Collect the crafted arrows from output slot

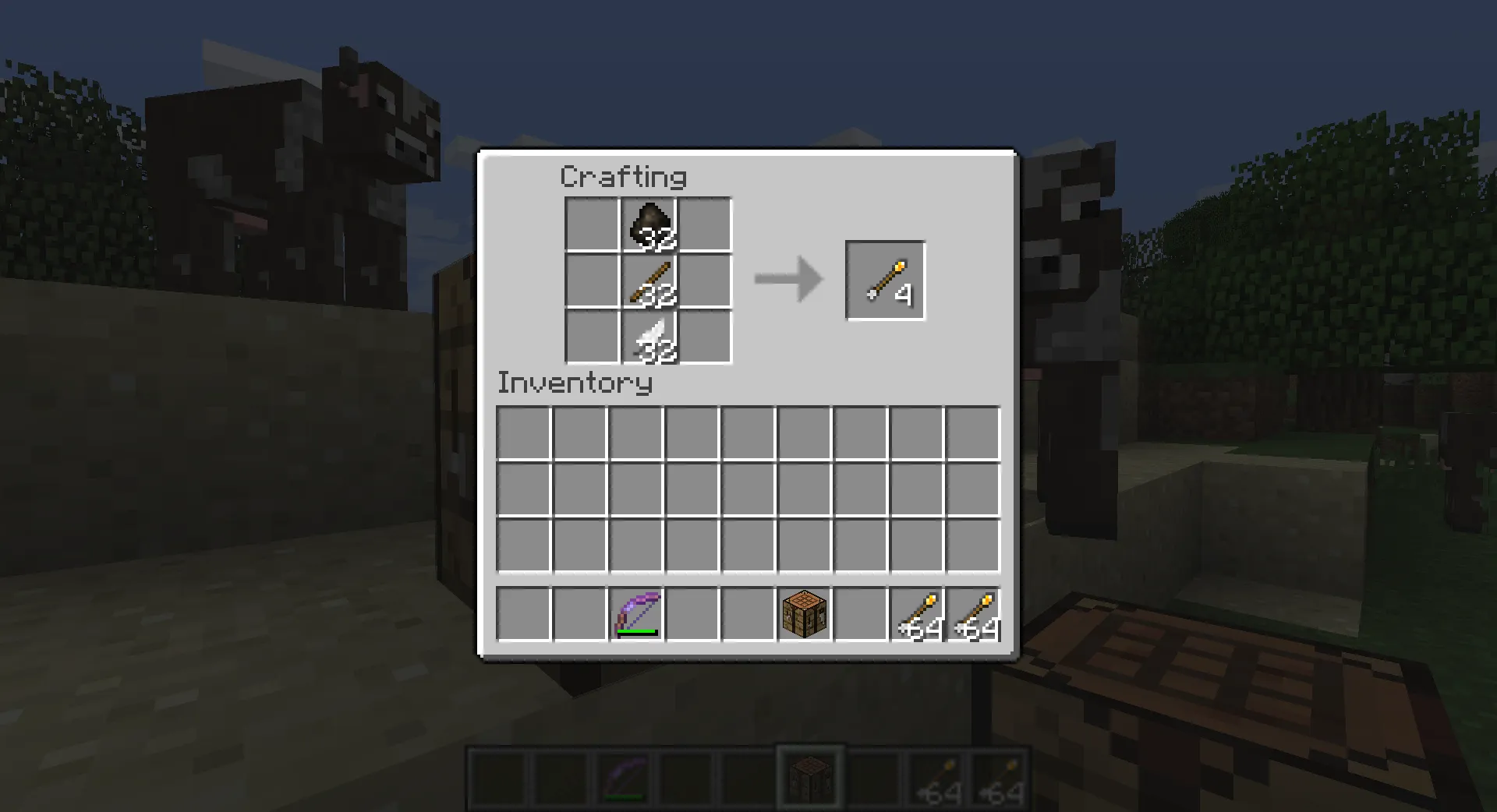pyautogui.click(x=885, y=279)
